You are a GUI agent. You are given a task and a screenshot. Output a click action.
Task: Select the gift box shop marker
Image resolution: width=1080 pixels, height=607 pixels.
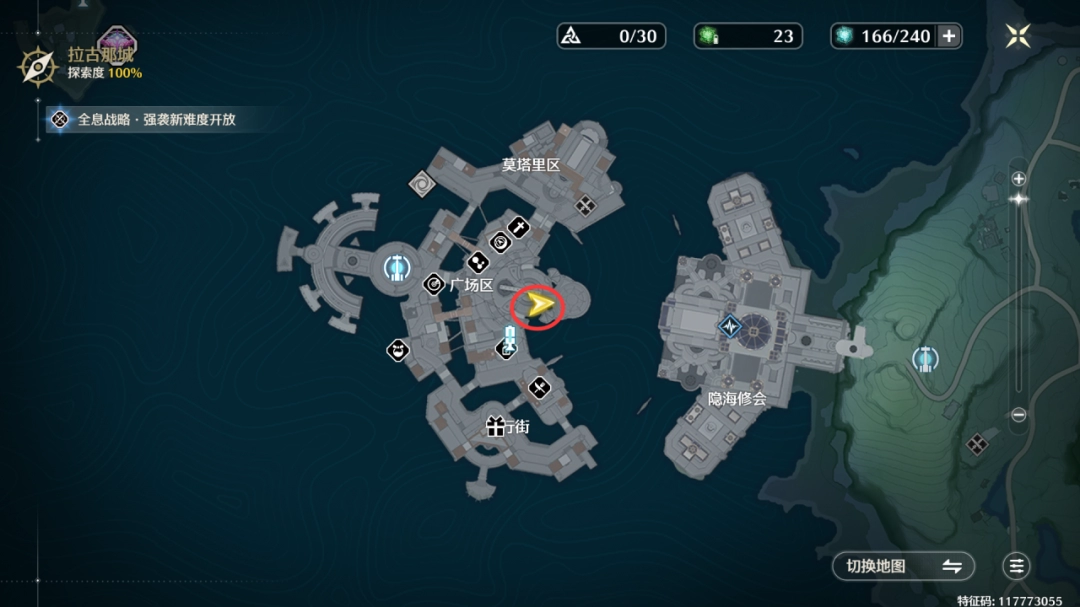pos(495,427)
